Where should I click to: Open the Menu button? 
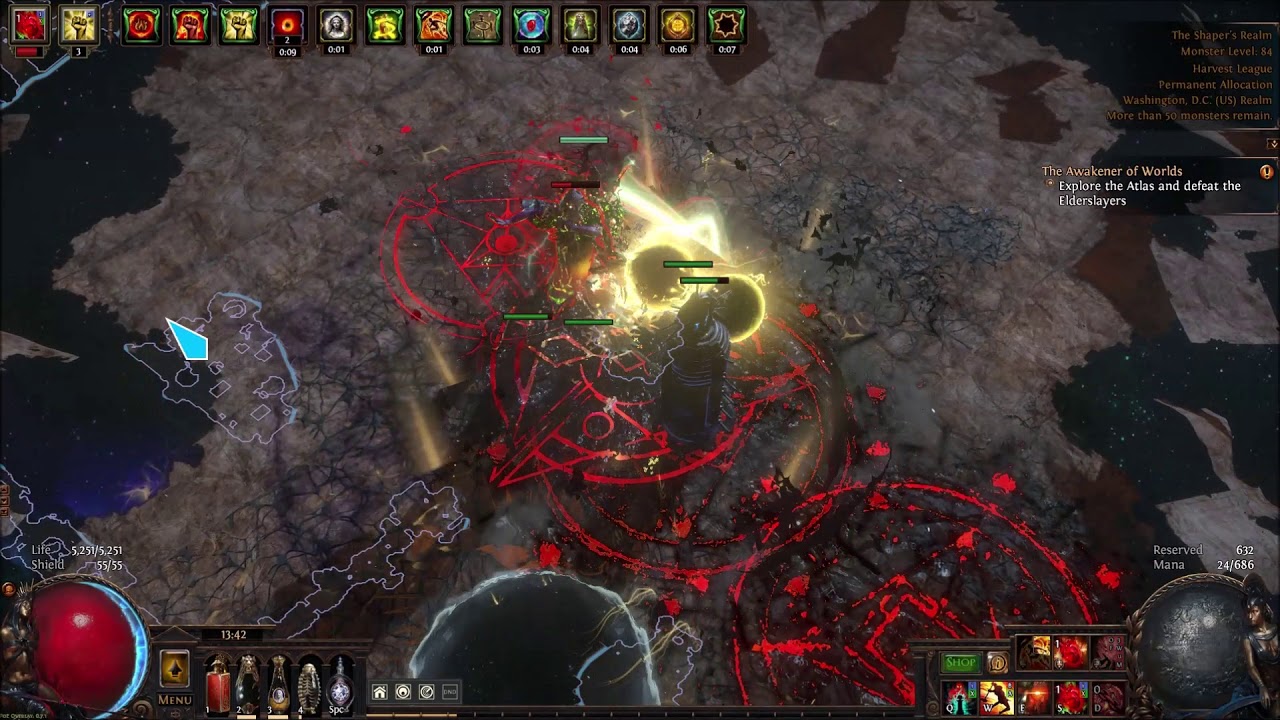[x=174, y=700]
